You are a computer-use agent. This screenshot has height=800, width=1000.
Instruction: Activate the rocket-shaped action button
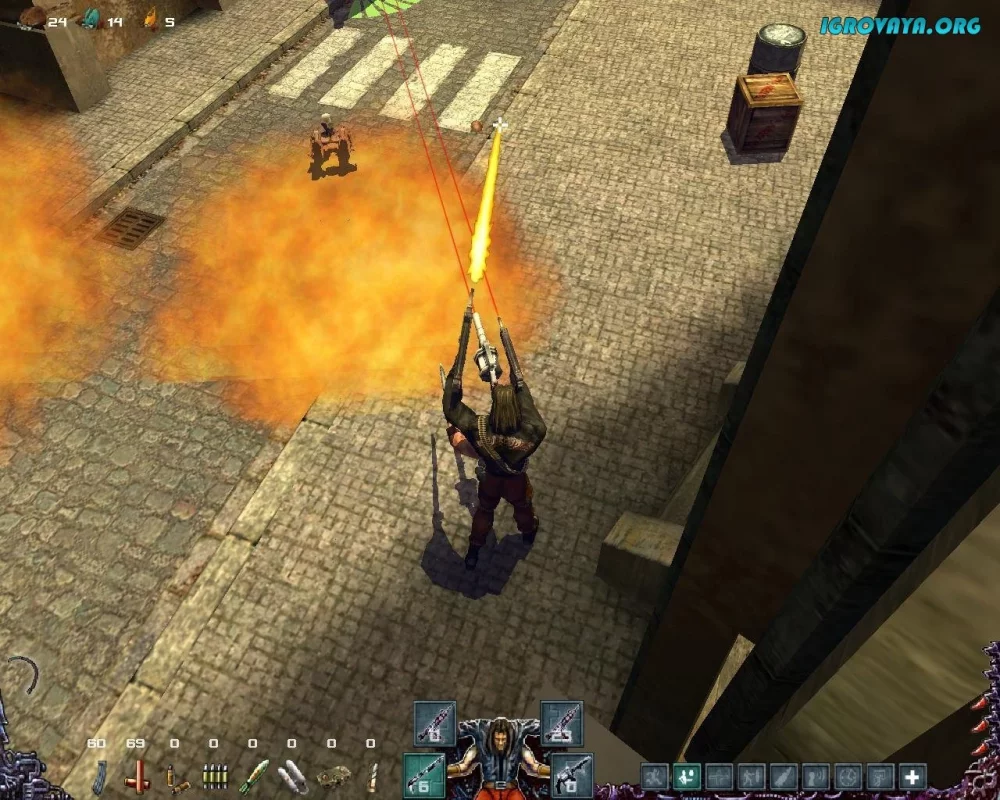click(x=784, y=777)
